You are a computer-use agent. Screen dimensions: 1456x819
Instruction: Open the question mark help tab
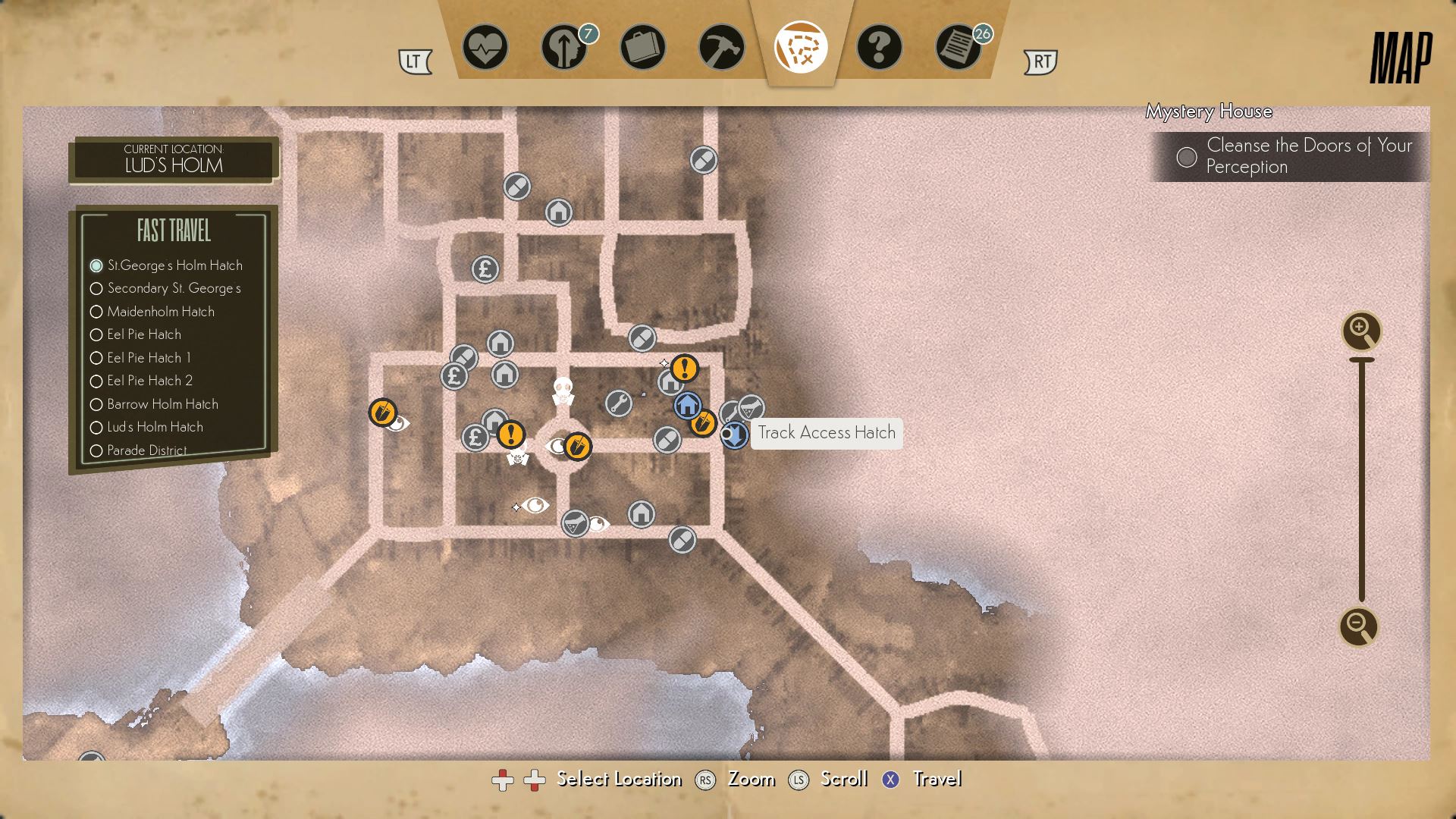coord(879,48)
